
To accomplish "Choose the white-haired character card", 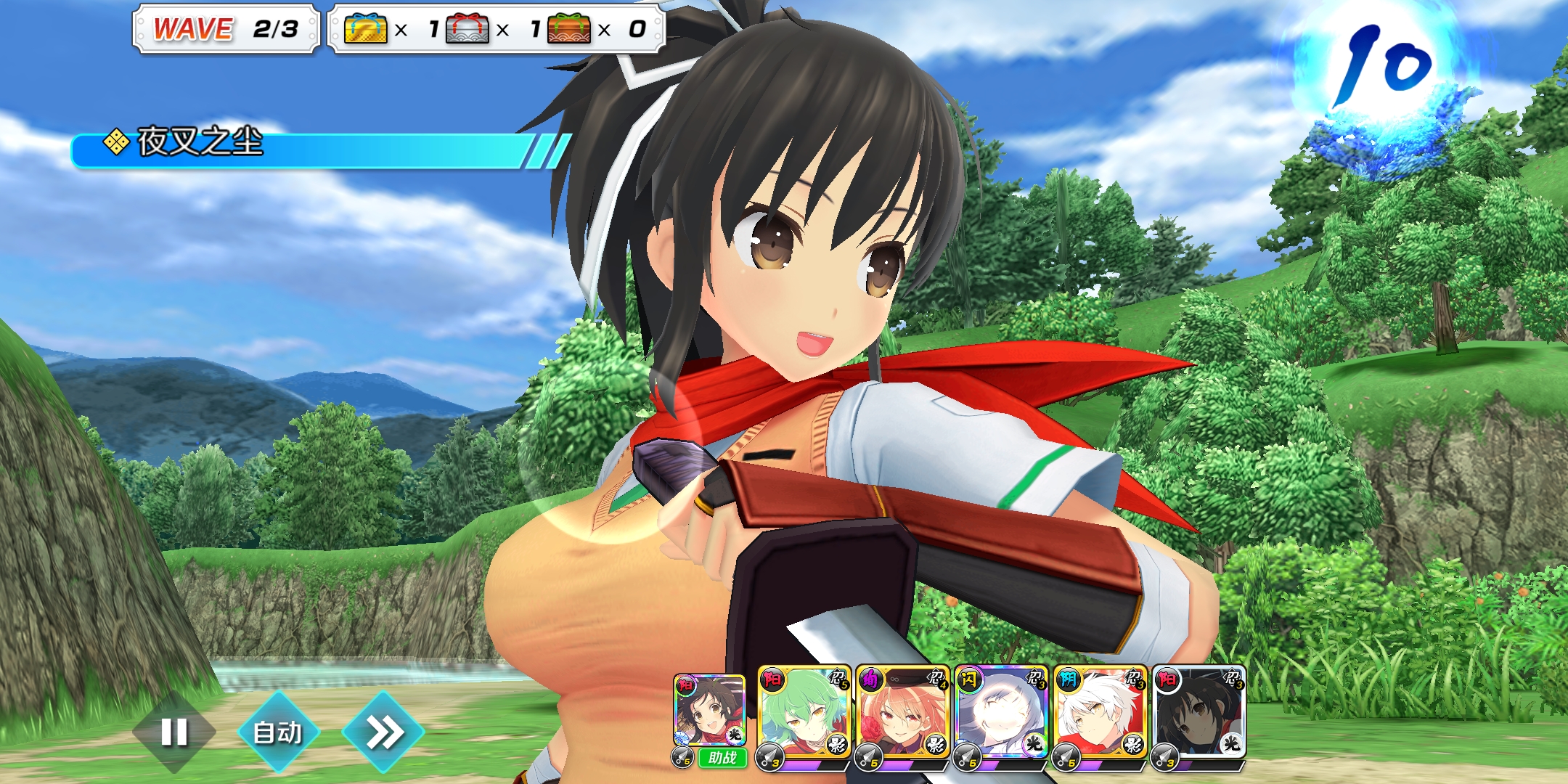I will [x=1100, y=713].
